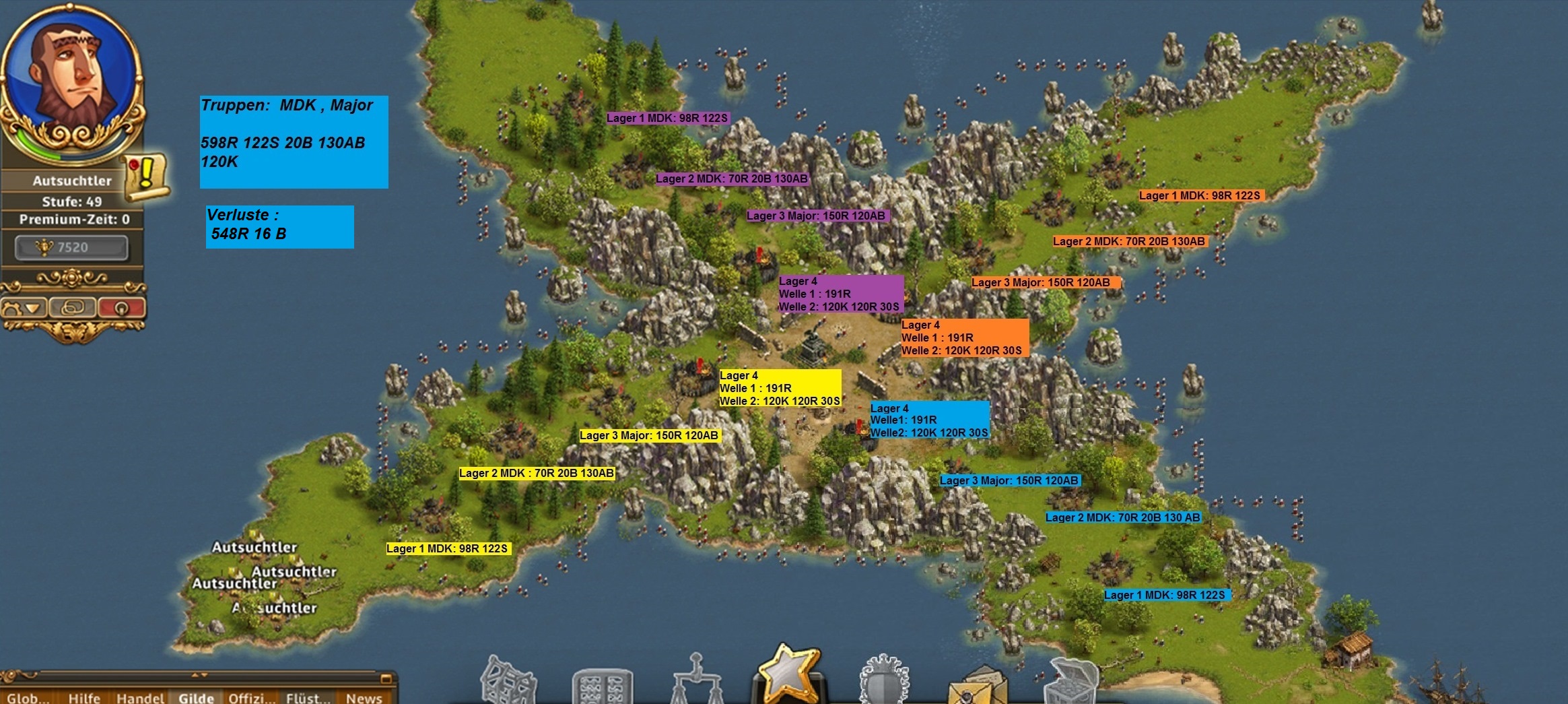Open the gear settings dropdown

coord(24,309)
